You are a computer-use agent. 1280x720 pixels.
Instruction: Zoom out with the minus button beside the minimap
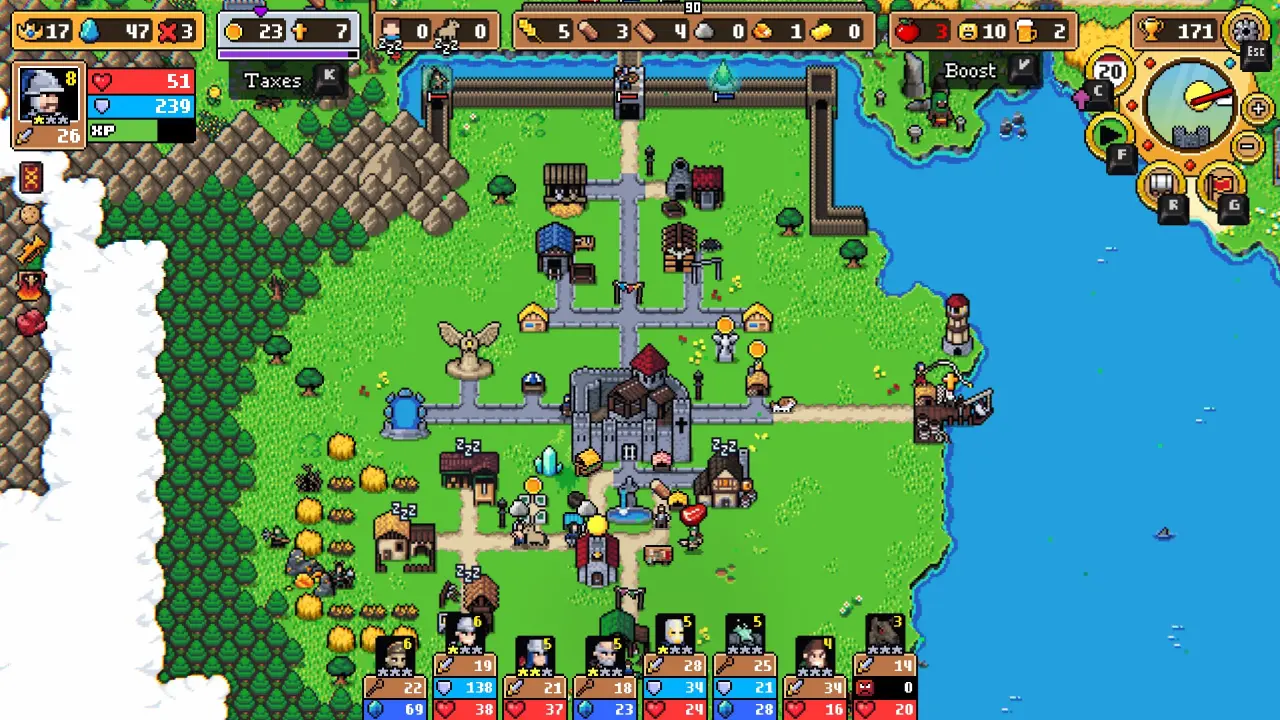tap(1247, 144)
